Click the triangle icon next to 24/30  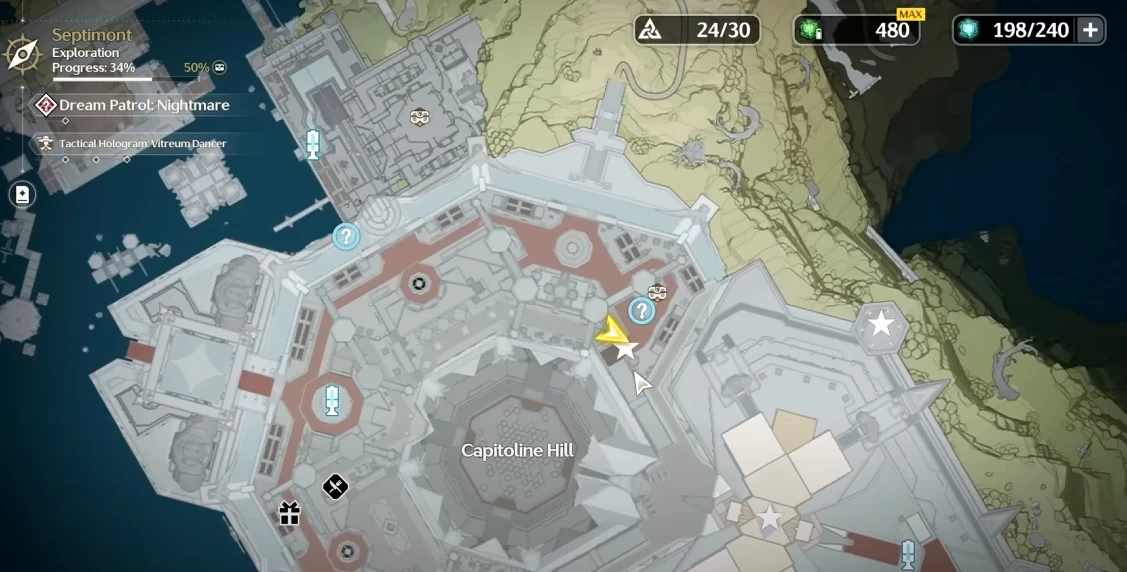coord(650,30)
